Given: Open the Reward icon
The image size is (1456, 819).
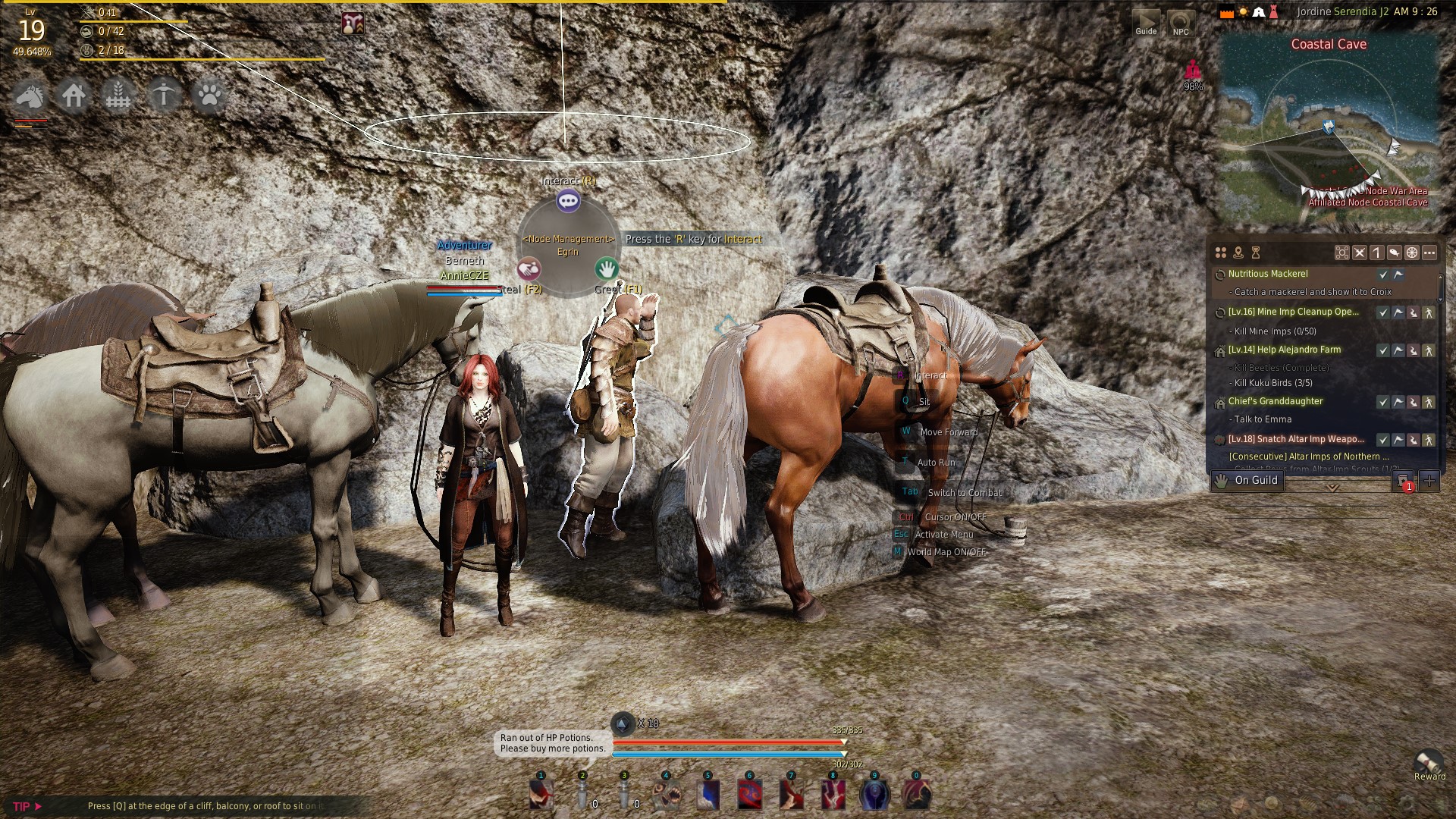Looking at the screenshot, I should coord(1429,762).
